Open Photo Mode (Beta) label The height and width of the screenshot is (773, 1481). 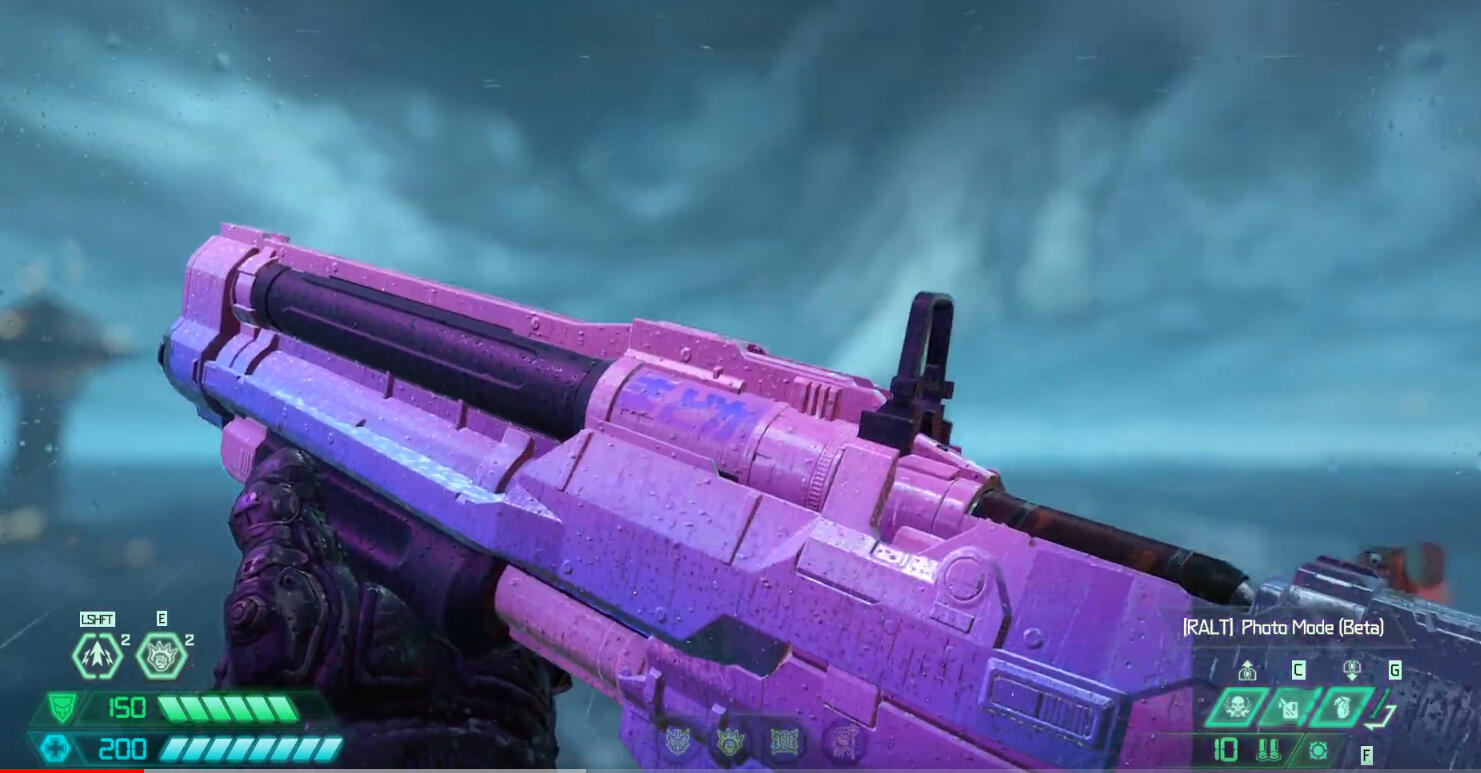click(x=1283, y=627)
